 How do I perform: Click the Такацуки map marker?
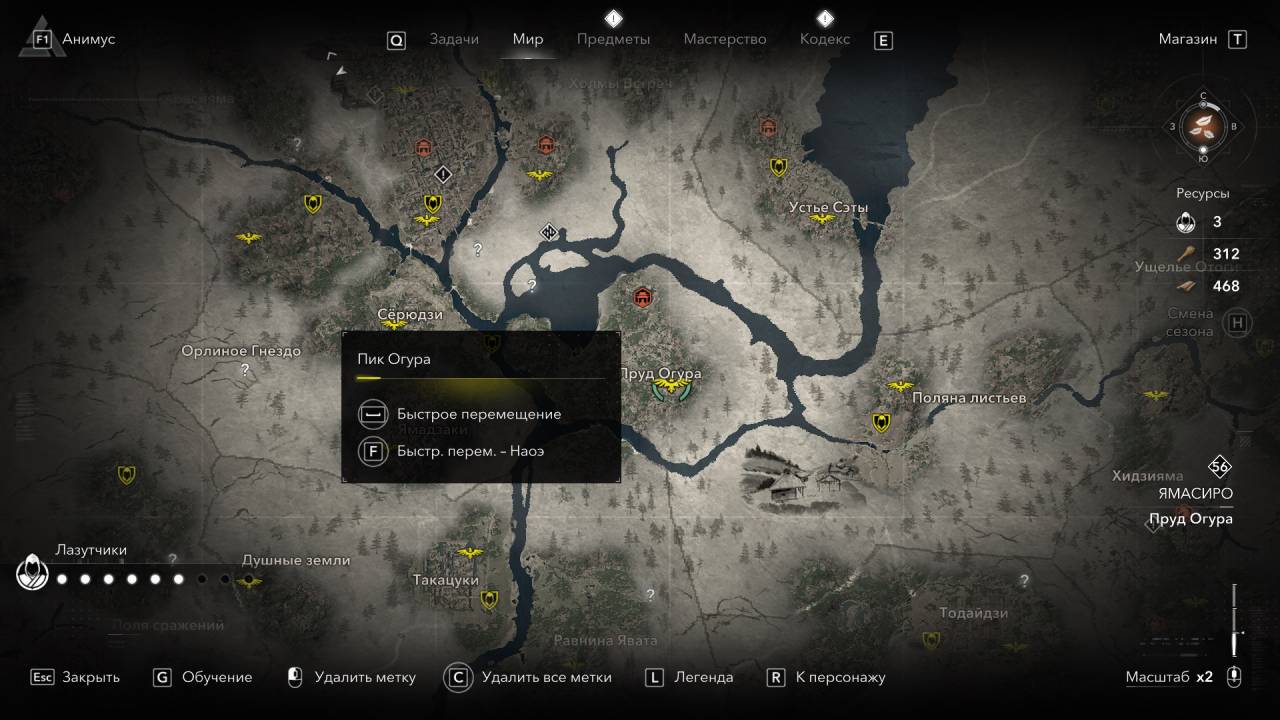click(468, 552)
